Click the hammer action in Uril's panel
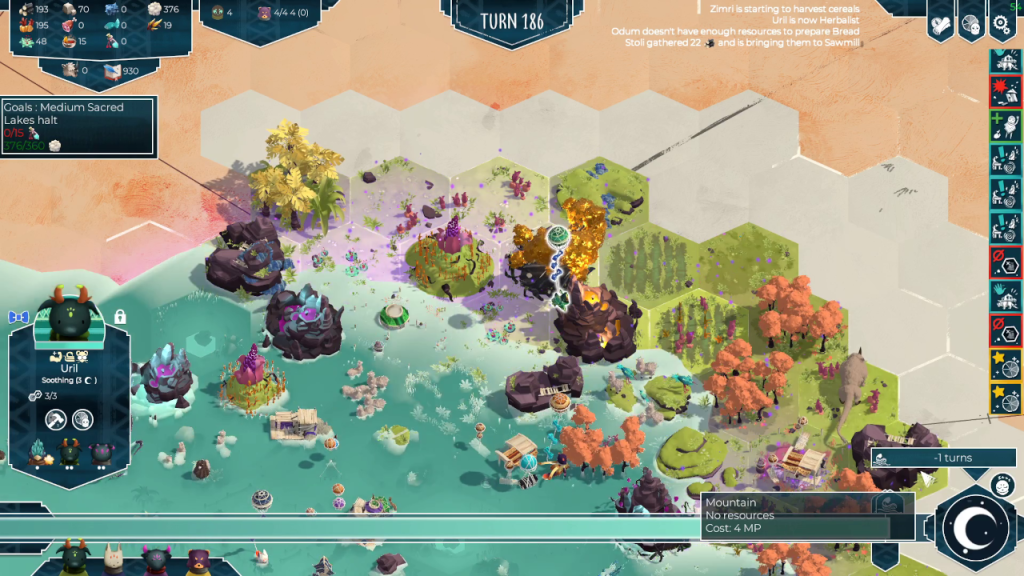 click(x=55, y=420)
